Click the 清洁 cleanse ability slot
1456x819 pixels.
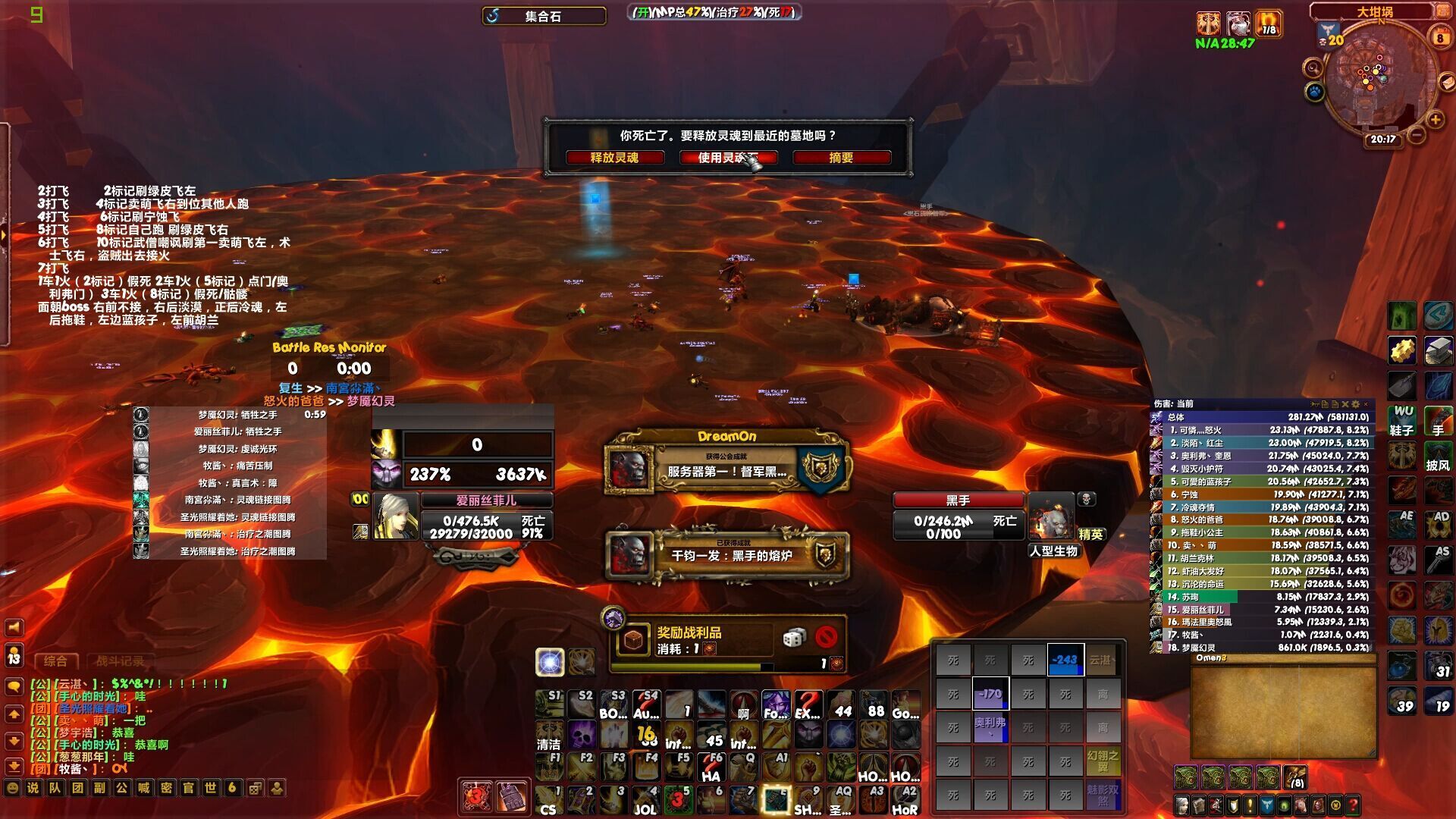(x=548, y=736)
